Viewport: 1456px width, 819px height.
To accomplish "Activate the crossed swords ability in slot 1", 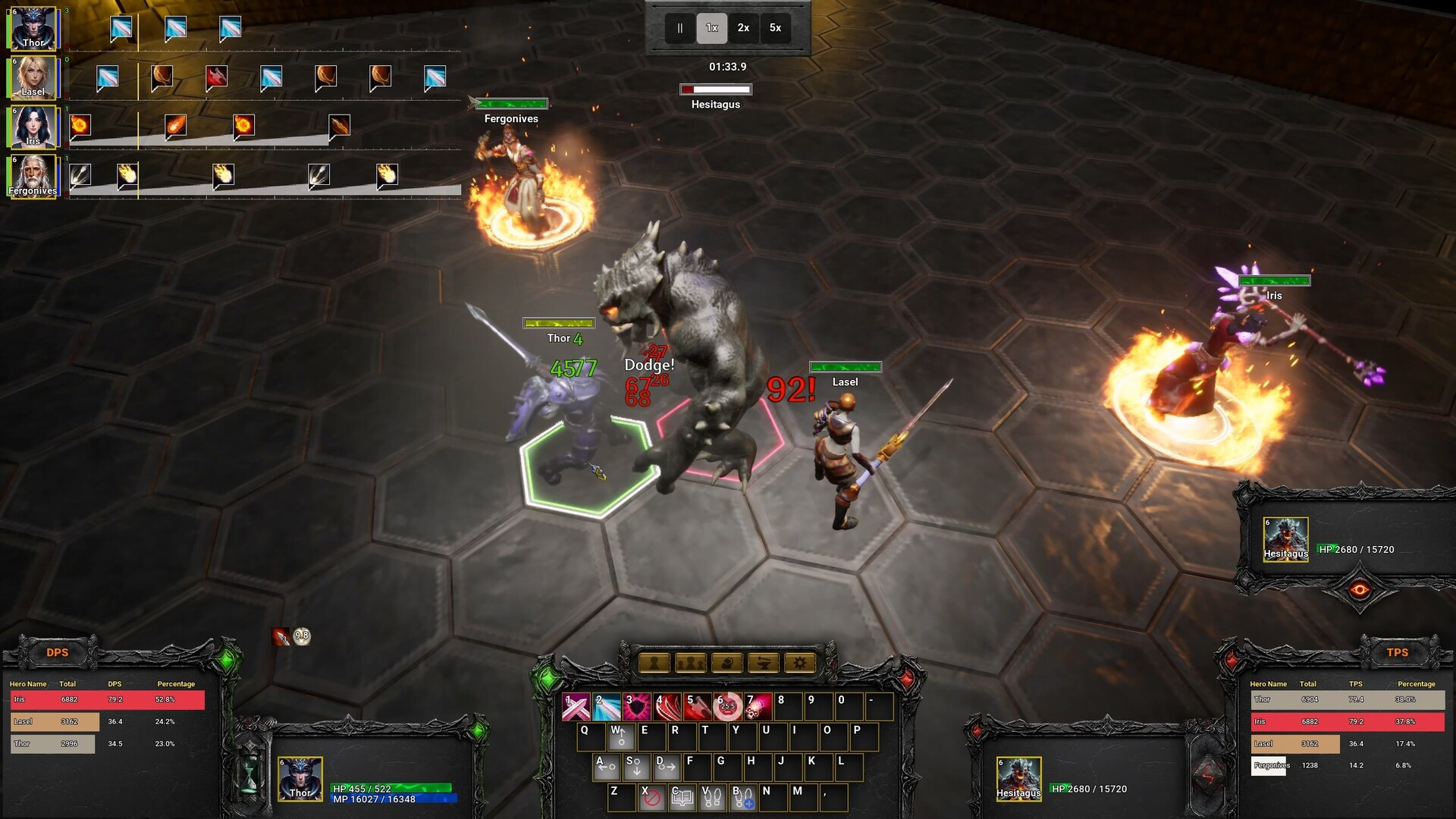I will pos(576,707).
